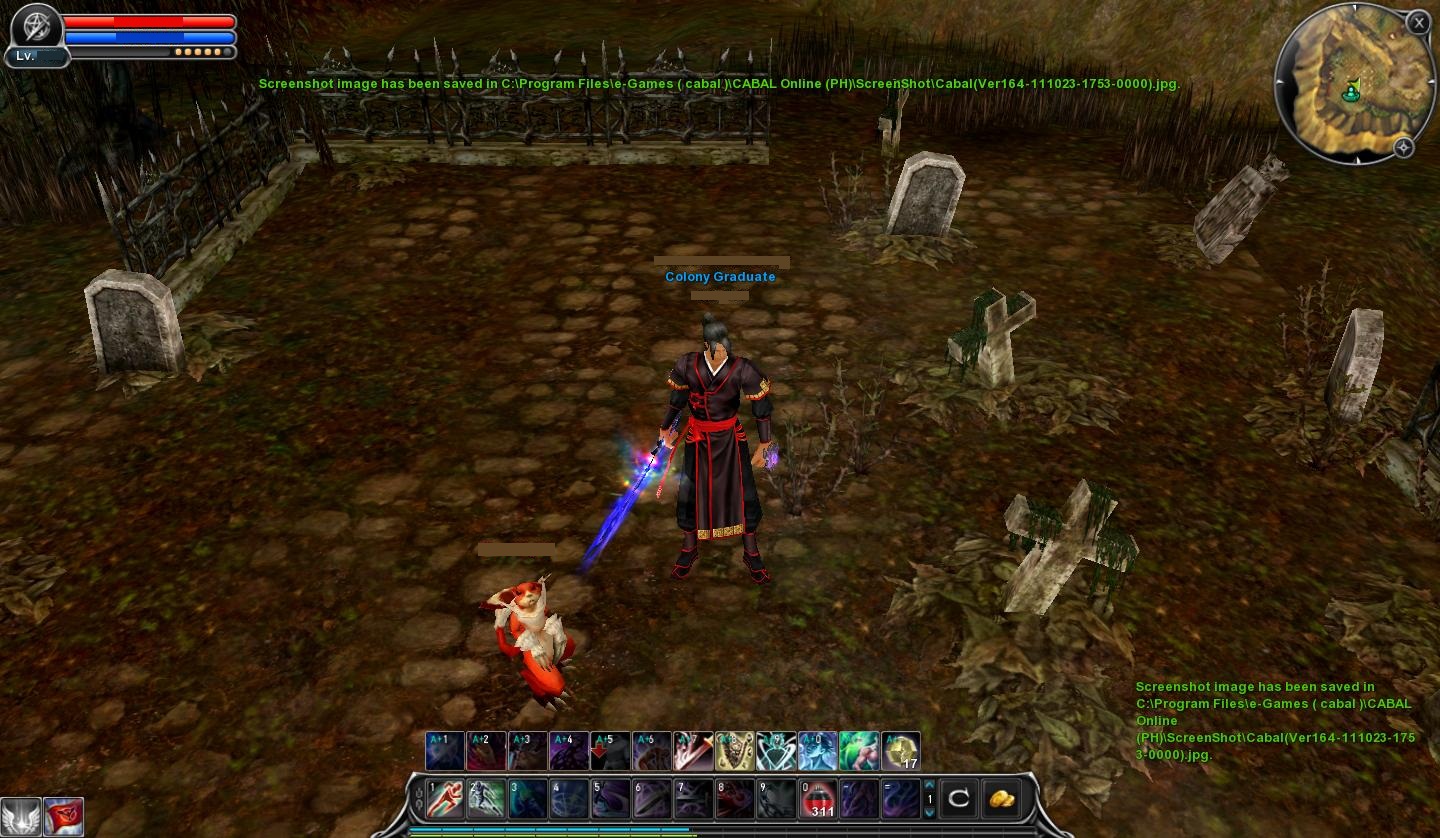The height and width of the screenshot is (838, 1440).
Task: Use the red potion with 311 count
Action: click(818, 800)
